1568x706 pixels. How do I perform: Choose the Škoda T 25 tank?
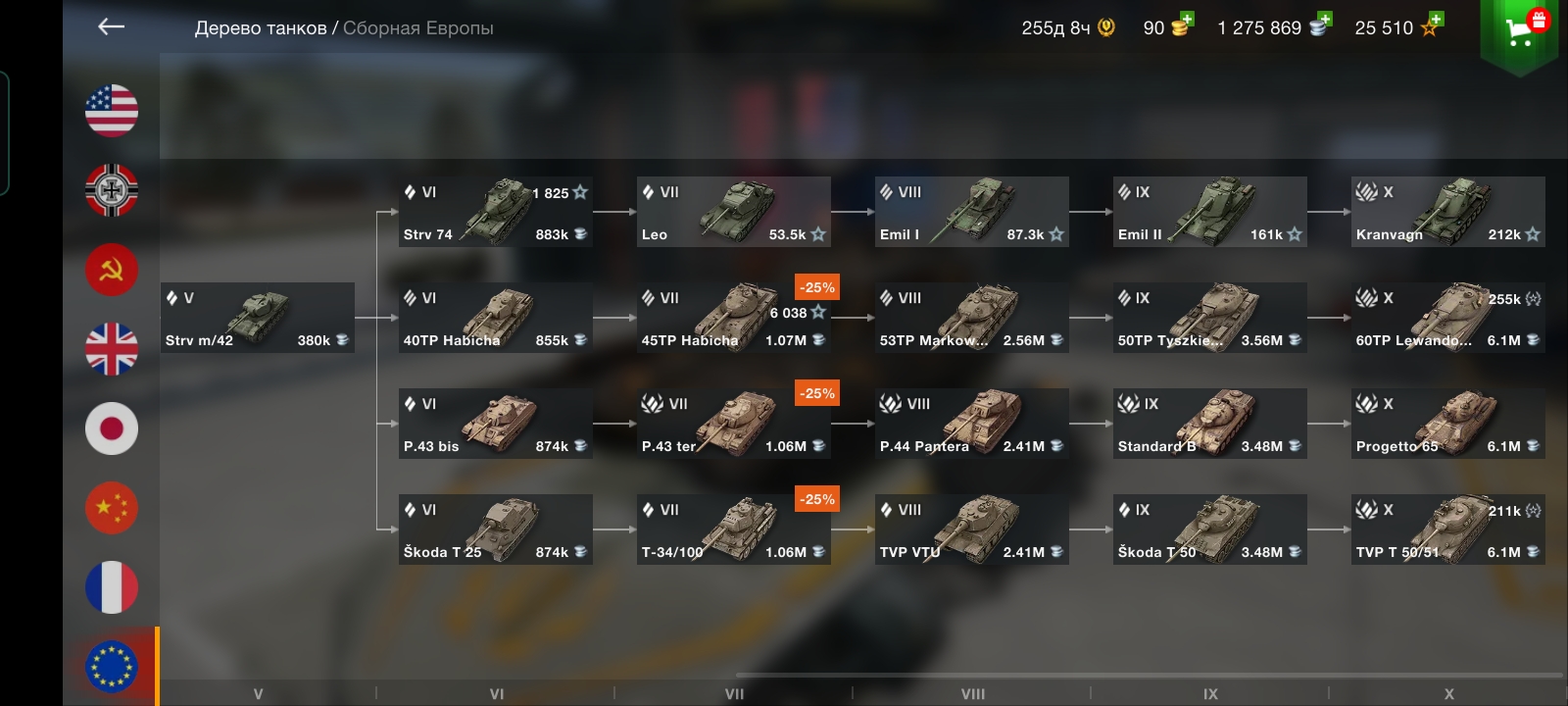click(x=495, y=529)
